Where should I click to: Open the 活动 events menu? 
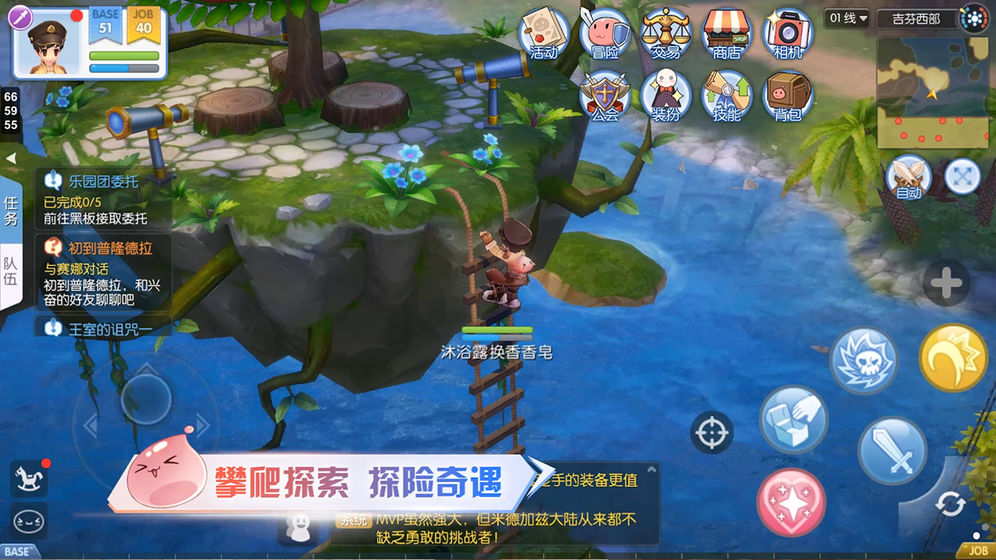tap(543, 33)
